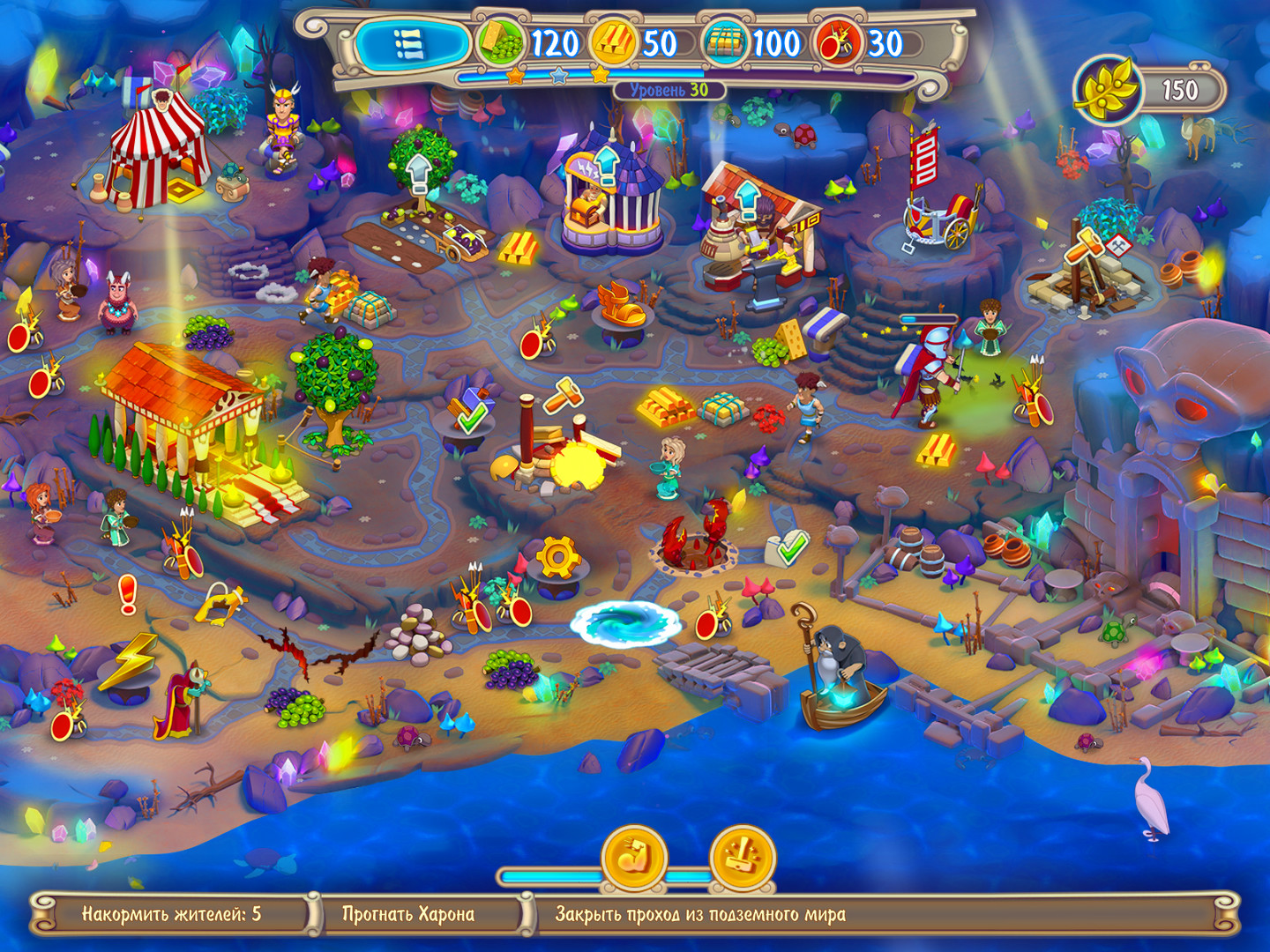Select the gold bars resource icon
Viewport: 1270px width, 952px height.
(616, 40)
